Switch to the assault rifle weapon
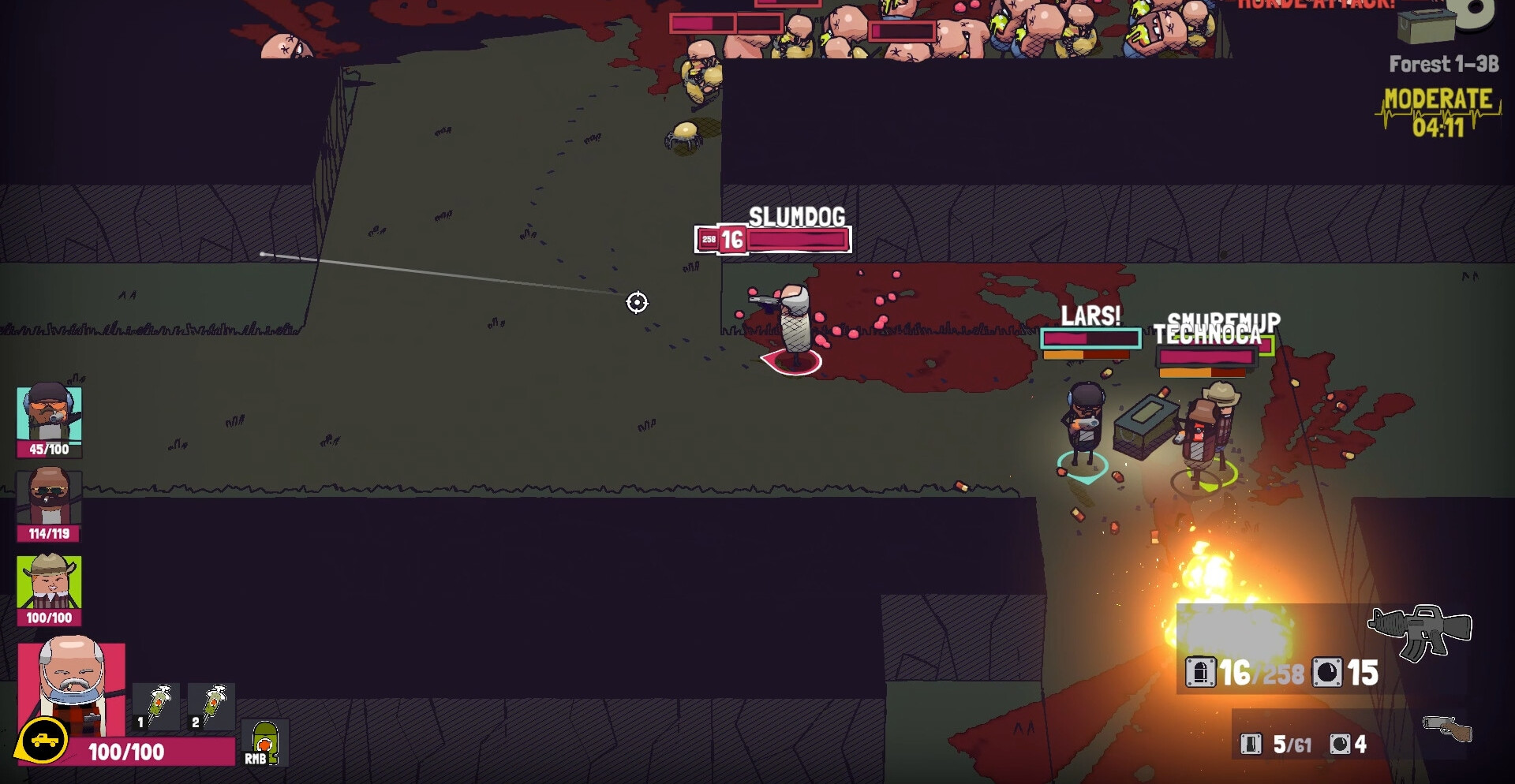Screen dimensions: 1515x784 pos(1420,631)
